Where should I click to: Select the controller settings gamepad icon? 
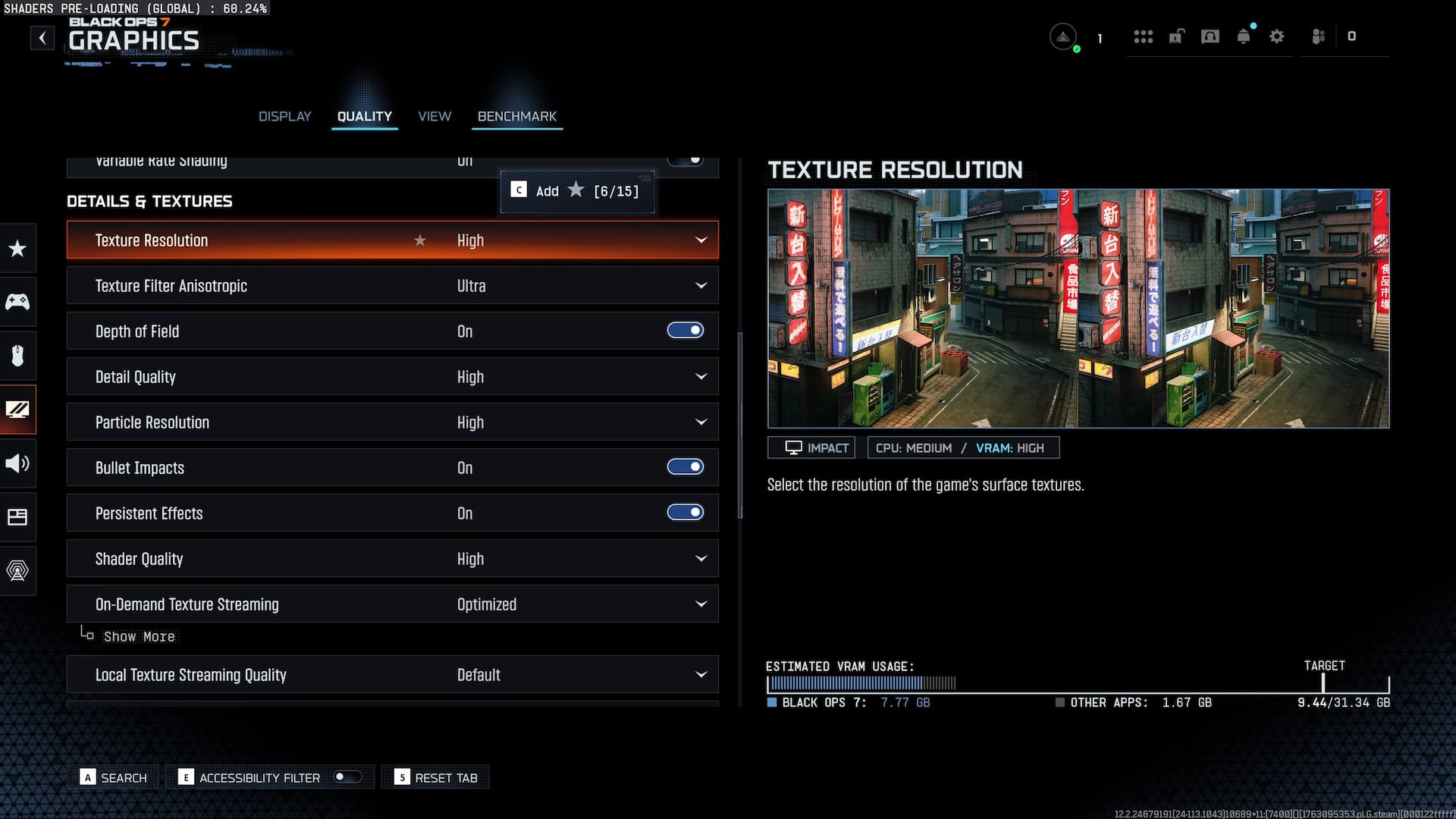point(18,301)
